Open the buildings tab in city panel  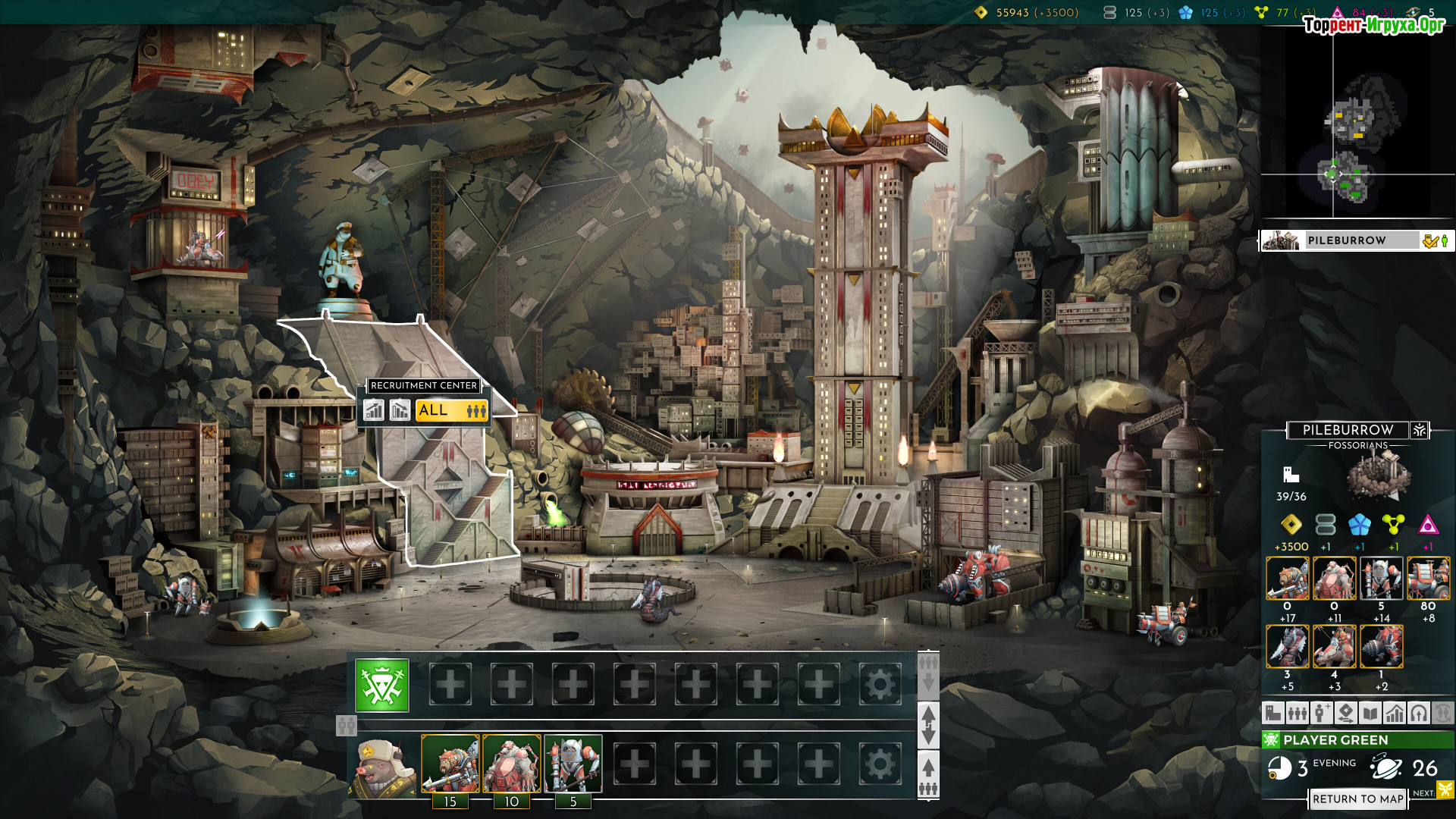[1273, 713]
